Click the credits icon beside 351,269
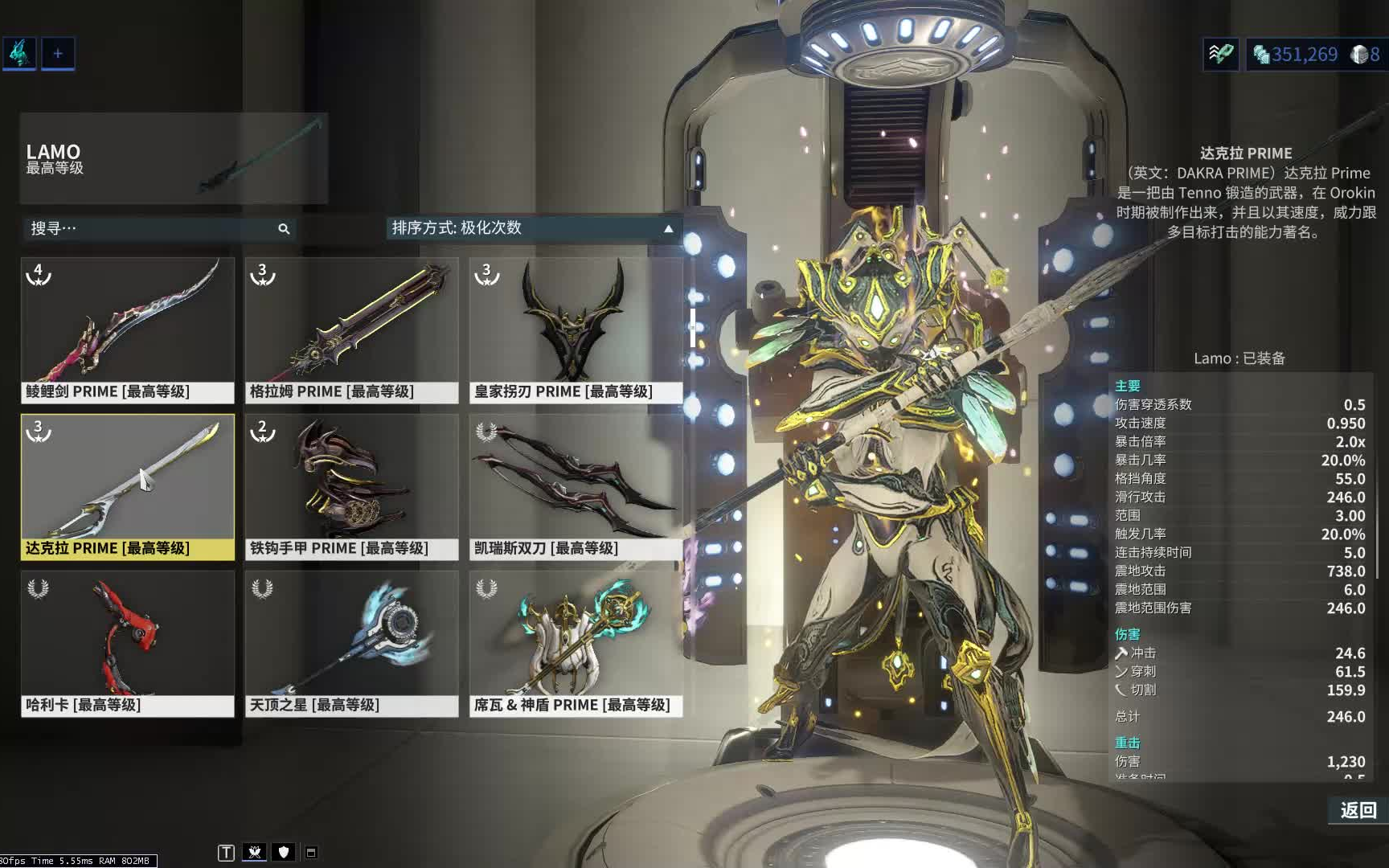 (1262, 54)
